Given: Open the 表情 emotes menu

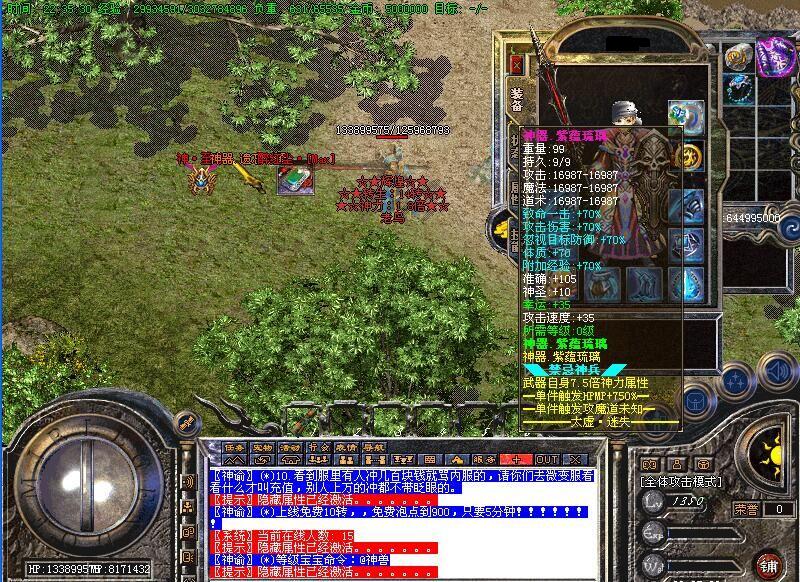Looking at the screenshot, I should pyautogui.click(x=346, y=447).
